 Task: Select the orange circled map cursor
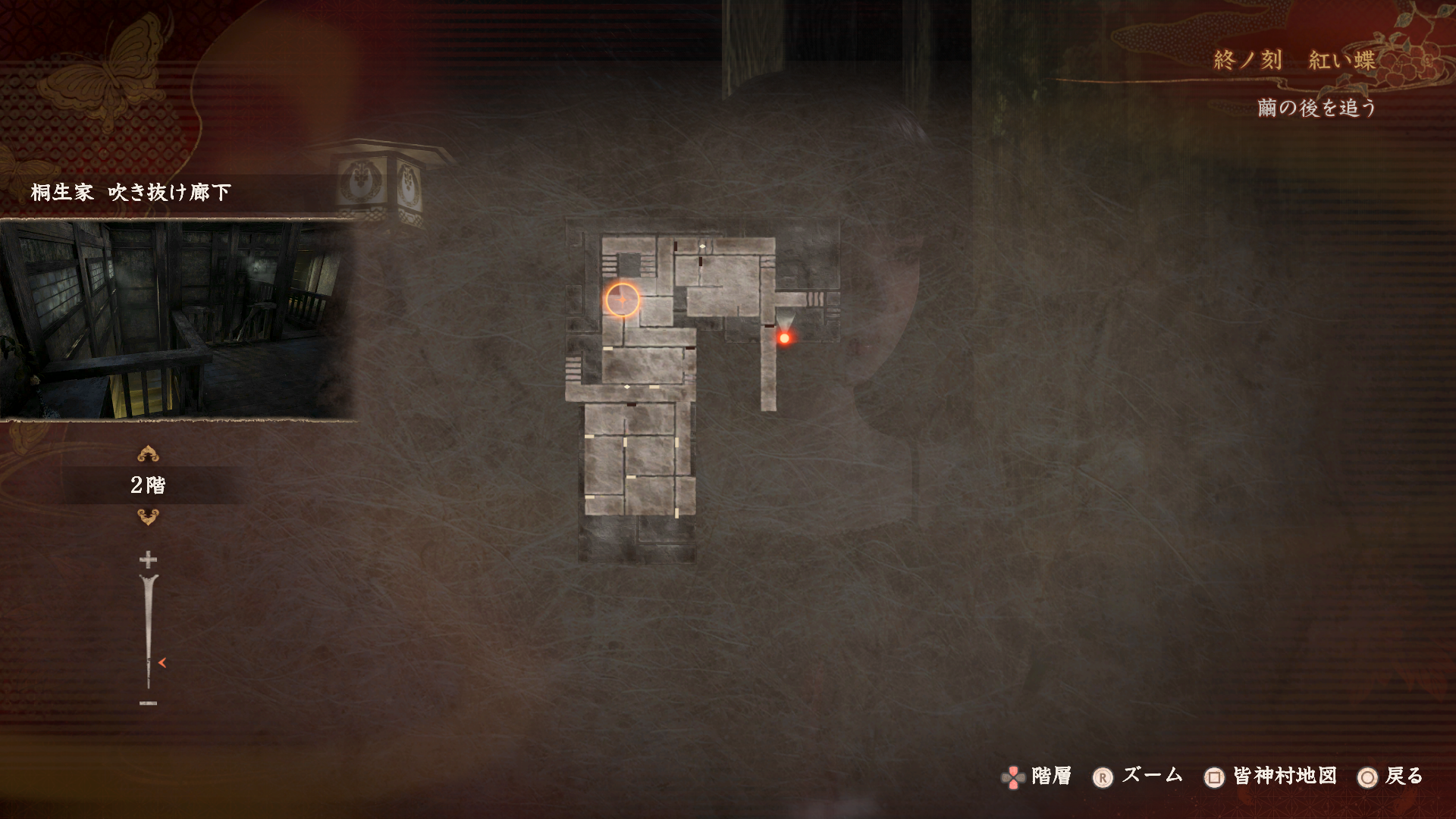(x=623, y=300)
